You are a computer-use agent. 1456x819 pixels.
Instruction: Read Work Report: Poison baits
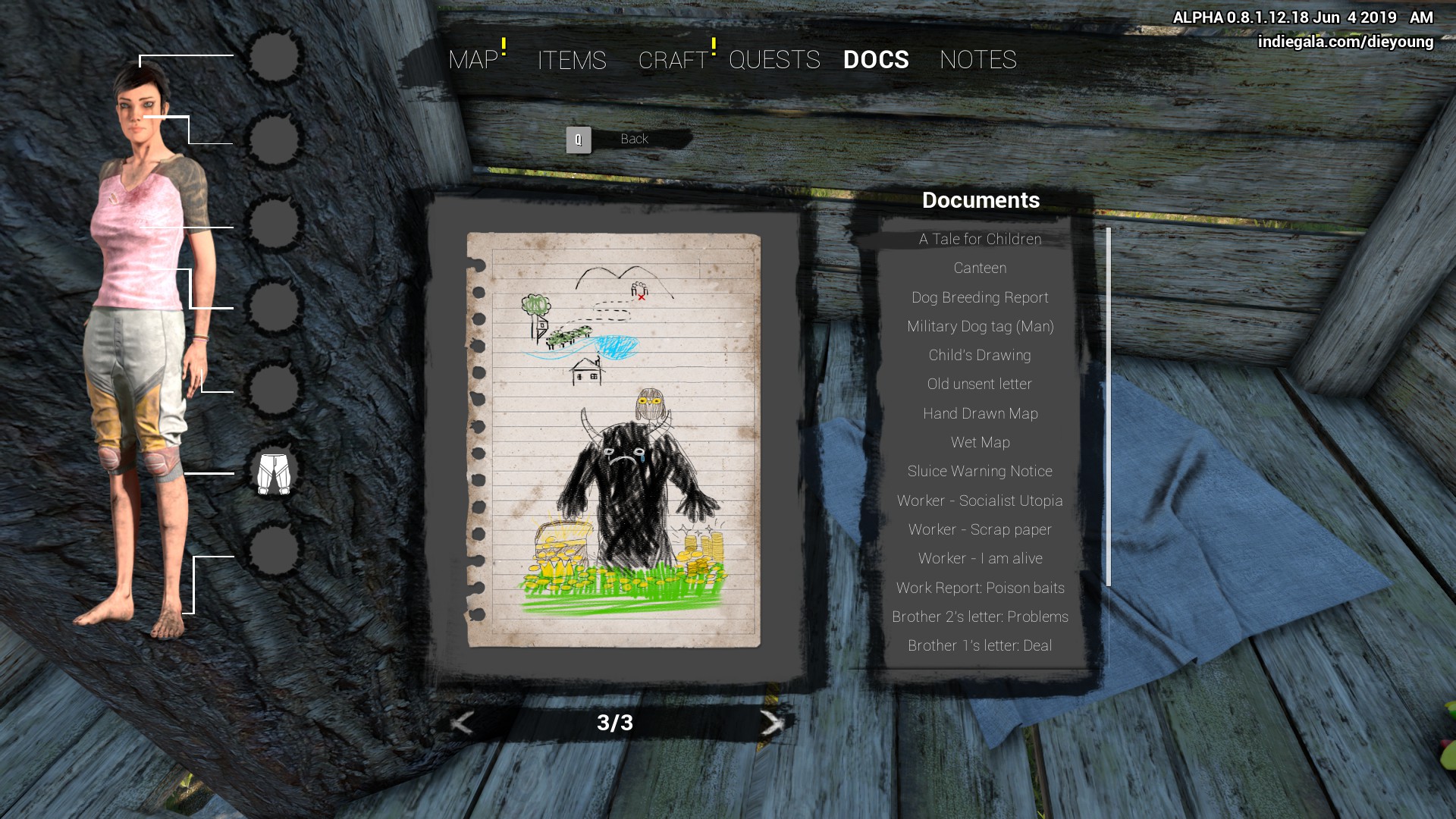click(980, 588)
